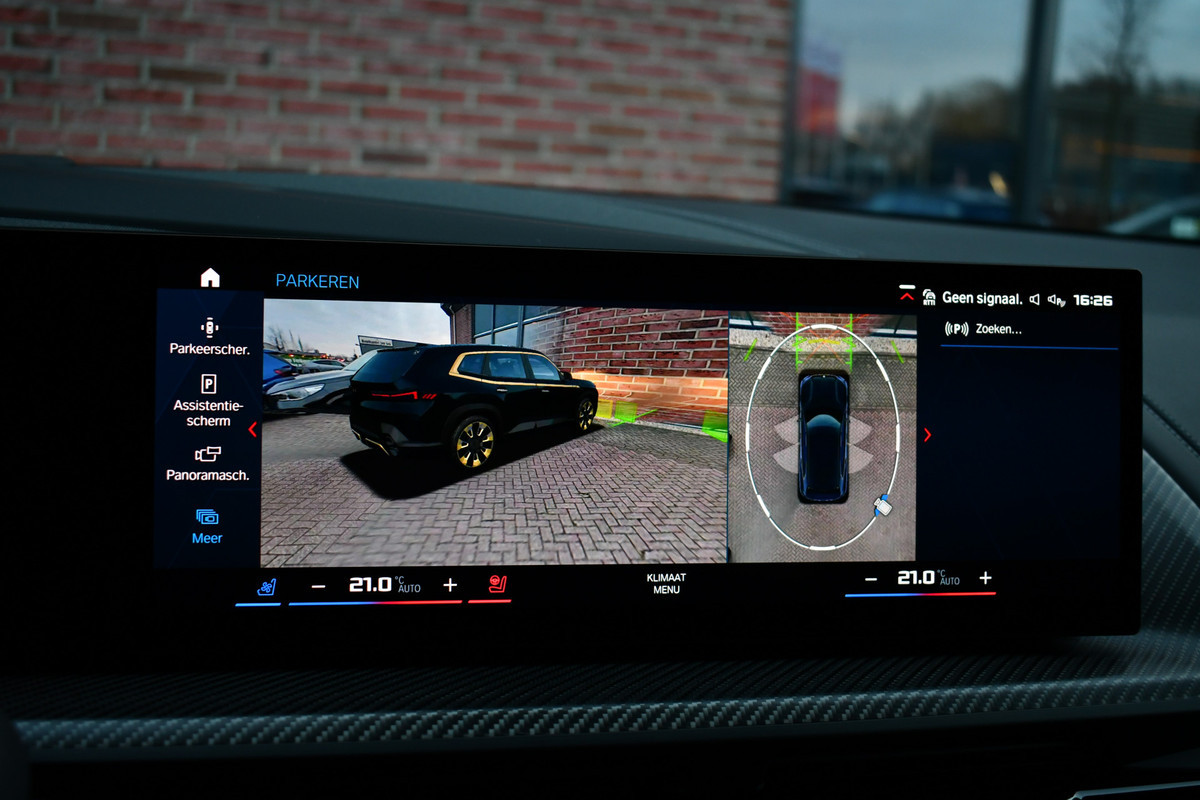The height and width of the screenshot is (800, 1200).
Task: Open the Parkeerscher. view
Action: [209, 337]
